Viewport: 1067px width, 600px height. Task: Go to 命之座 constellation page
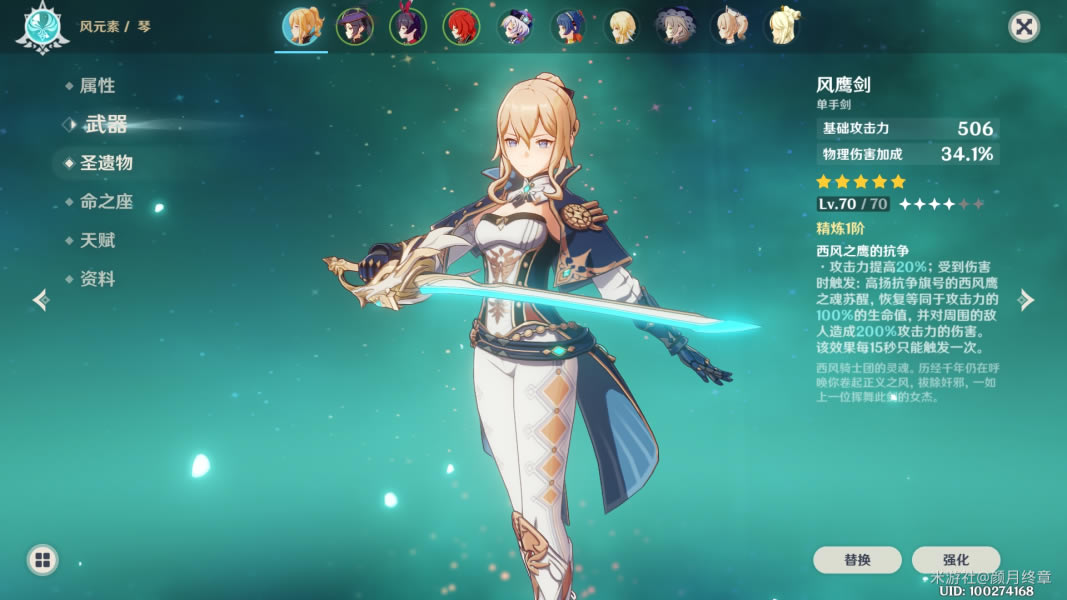click(106, 202)
